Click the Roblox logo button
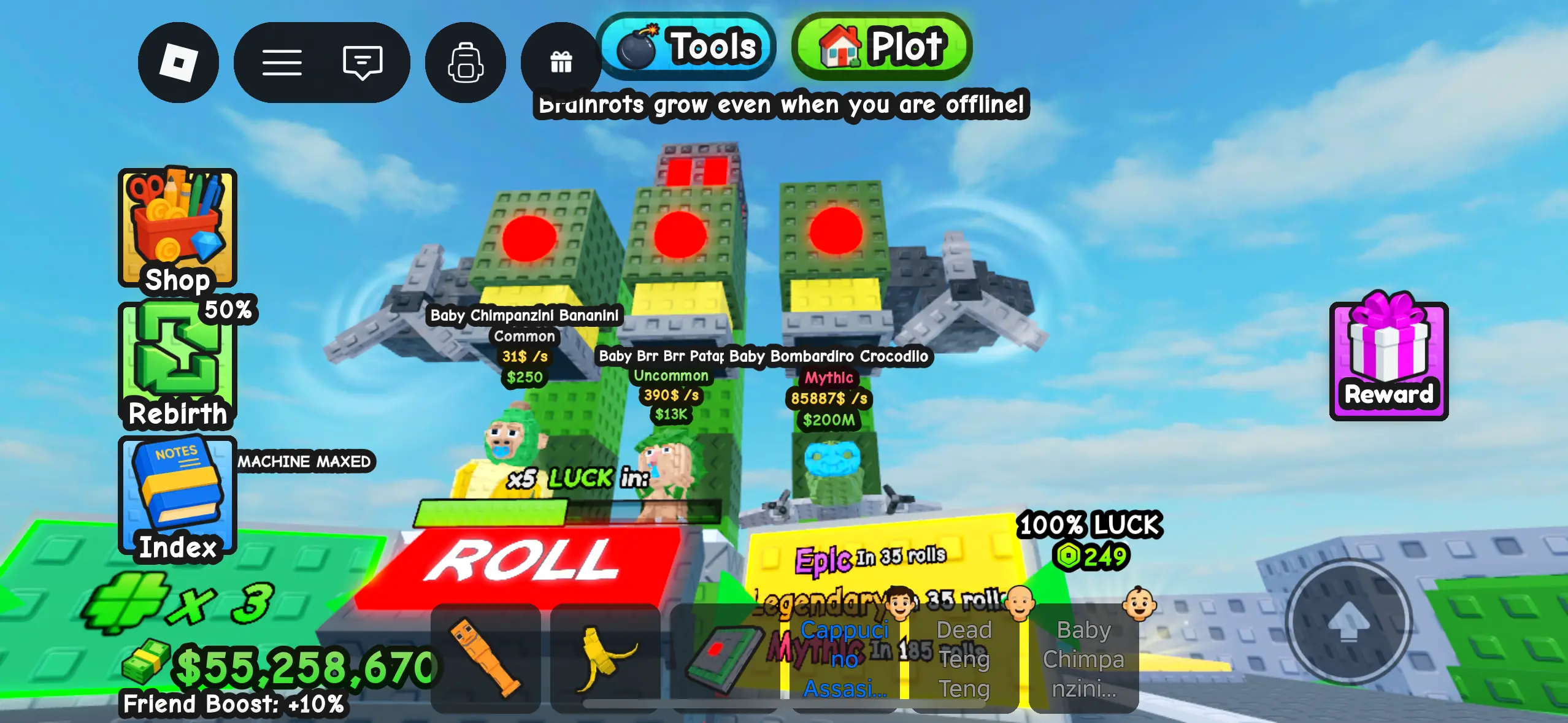The width and height of the screenshot is (1568, 723). pos(179,63)
